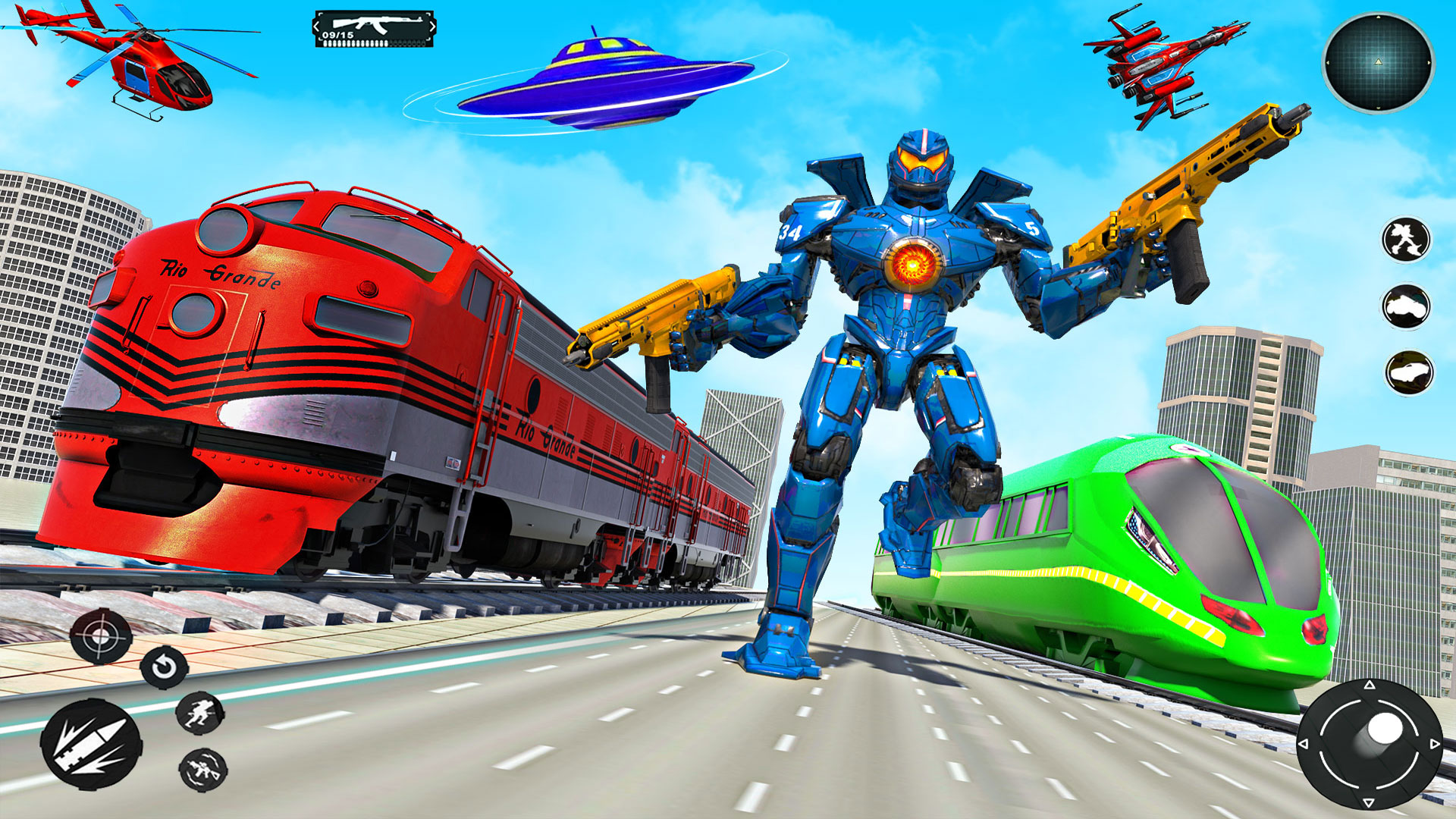Activate soldier sprint mode
The width and height of the screenshot is (1456, 819).
click(x=199, y=713)
